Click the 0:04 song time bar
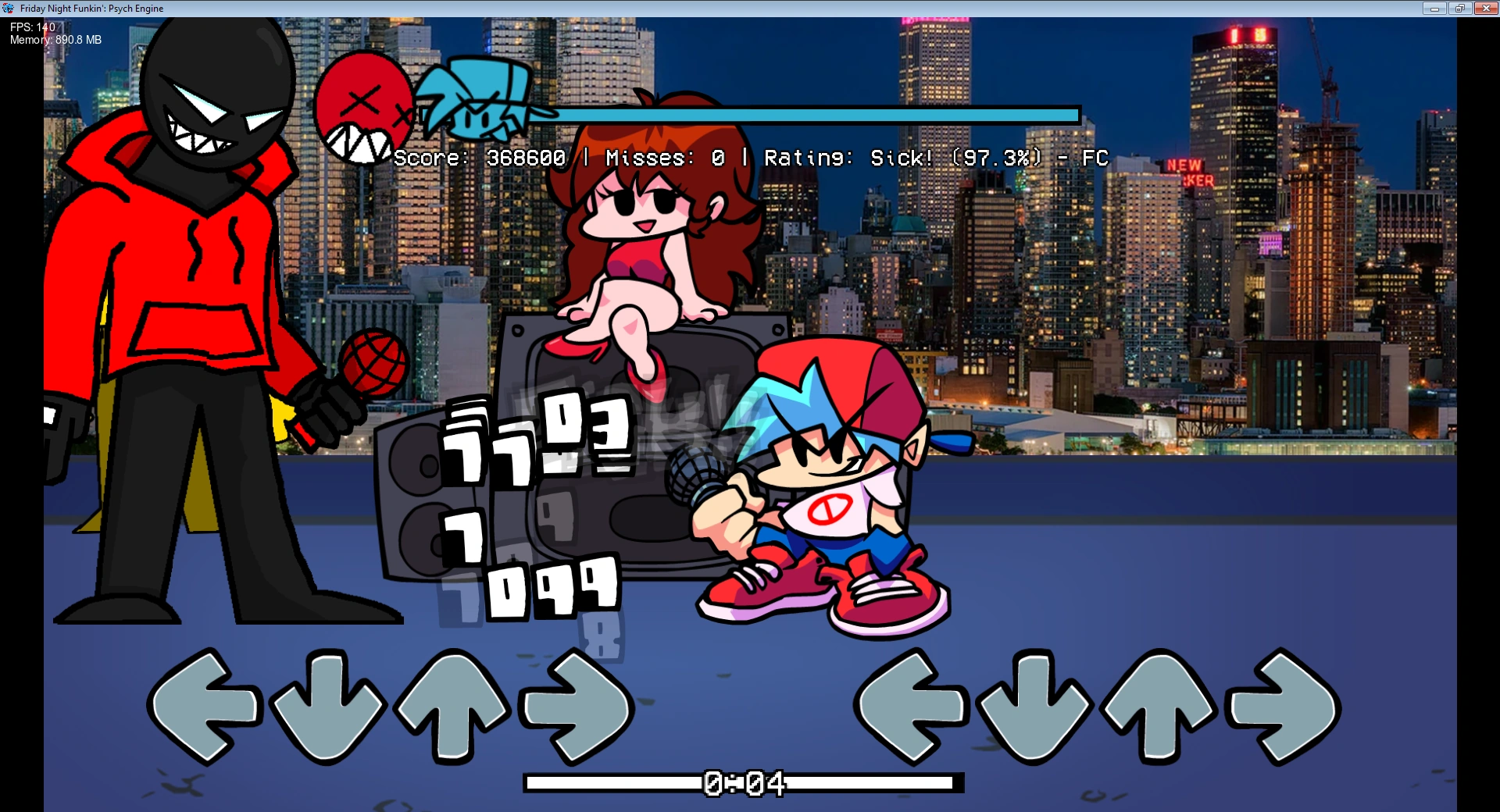Viewport: 1500px width, 812px height. 742,781
